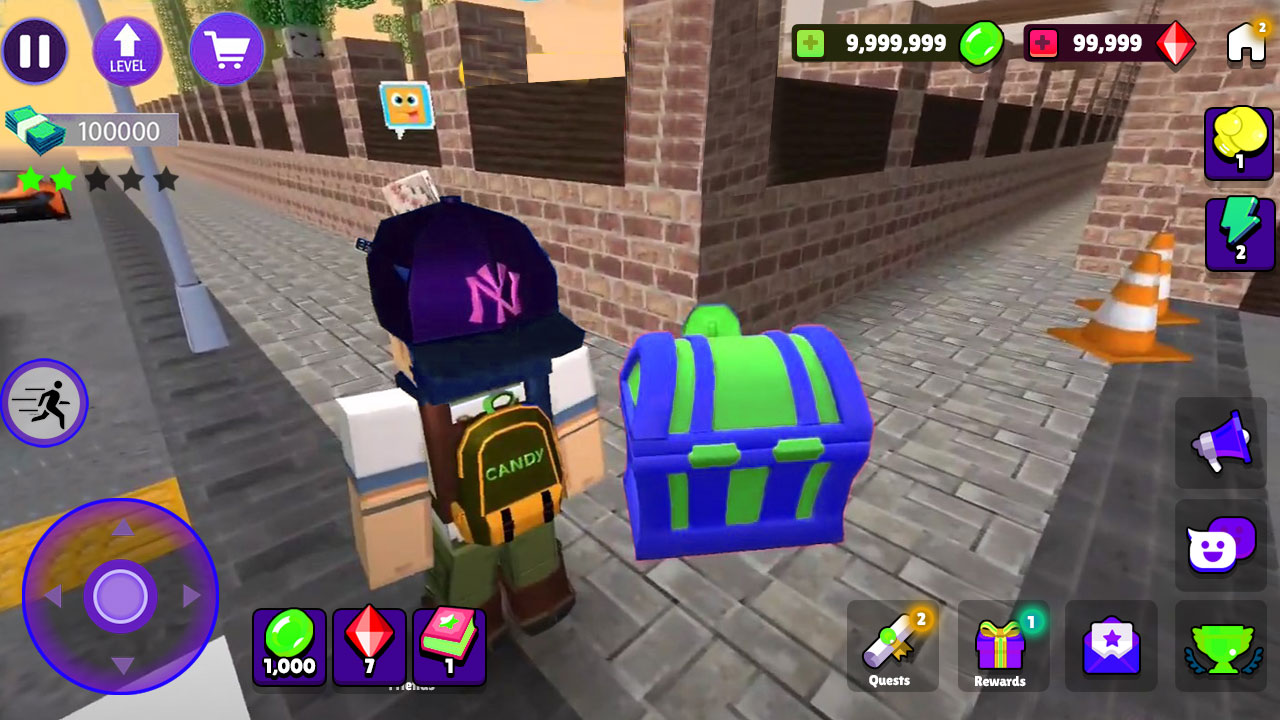1280x720 pixels.
Task: Open the mail inbox envelope
Action: [x=1111, y=646]
